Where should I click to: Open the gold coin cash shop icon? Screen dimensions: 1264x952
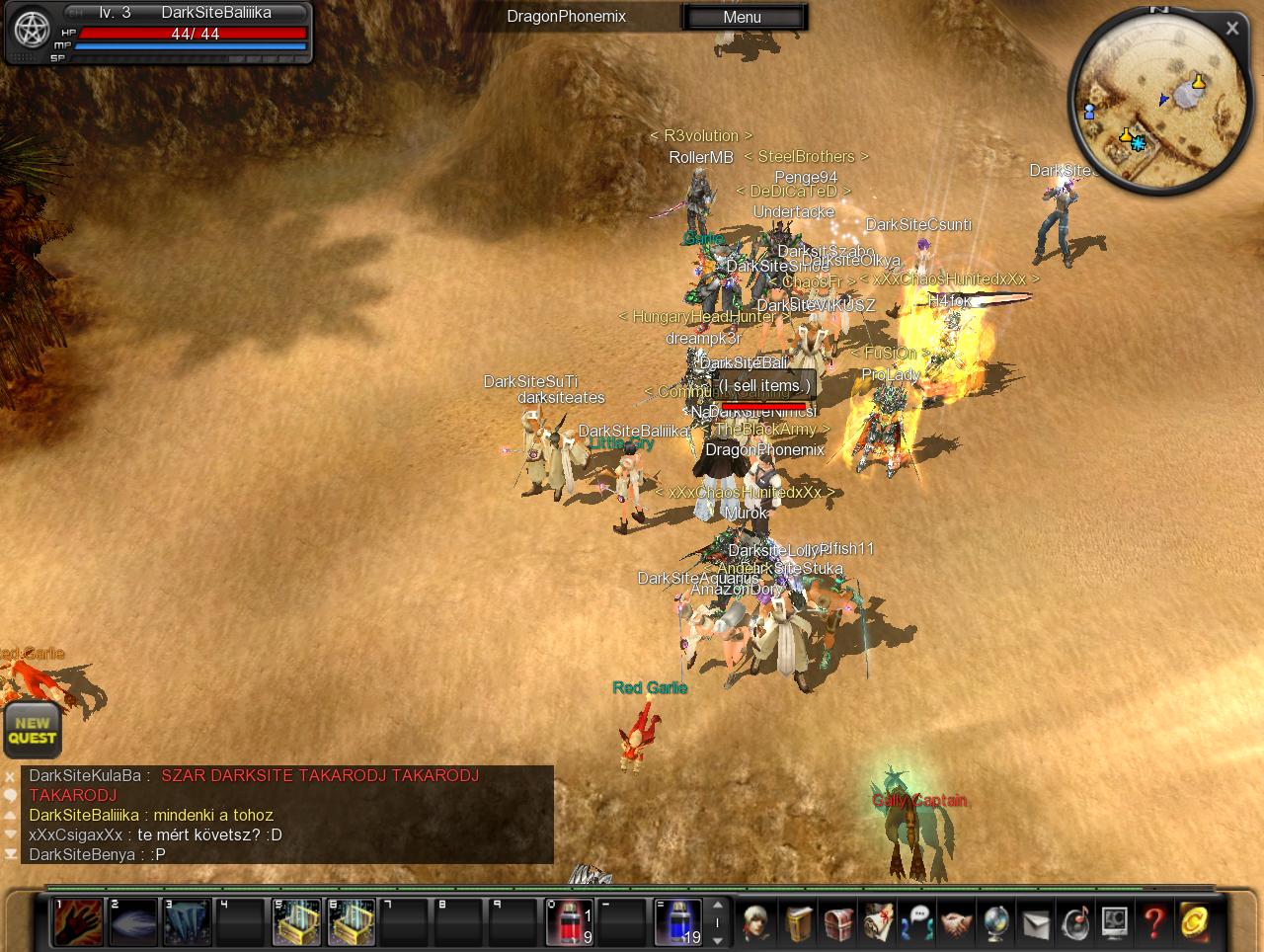(x=1193, y=923)
